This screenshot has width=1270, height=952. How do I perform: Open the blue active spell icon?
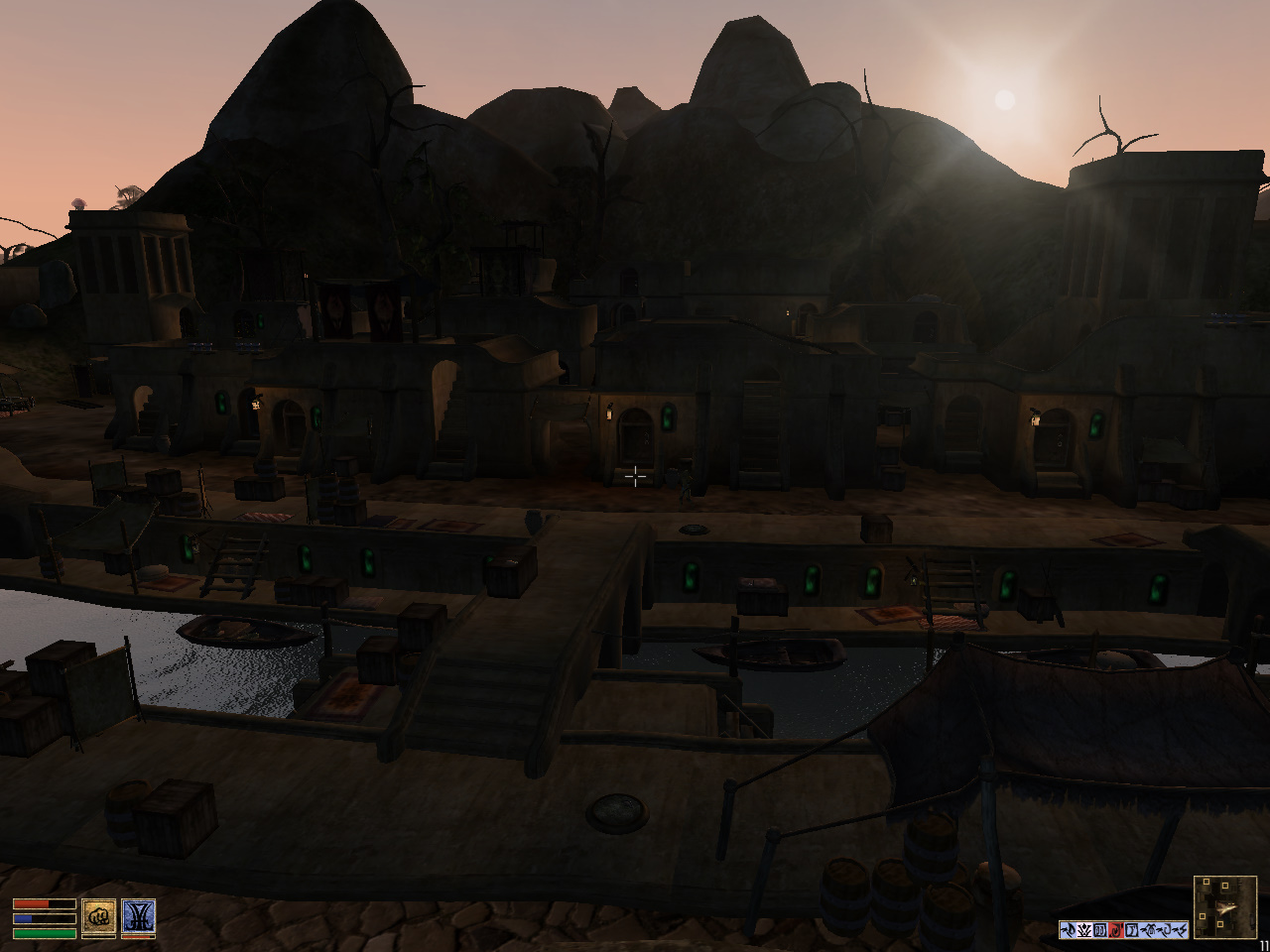click(x=138, y=918)
